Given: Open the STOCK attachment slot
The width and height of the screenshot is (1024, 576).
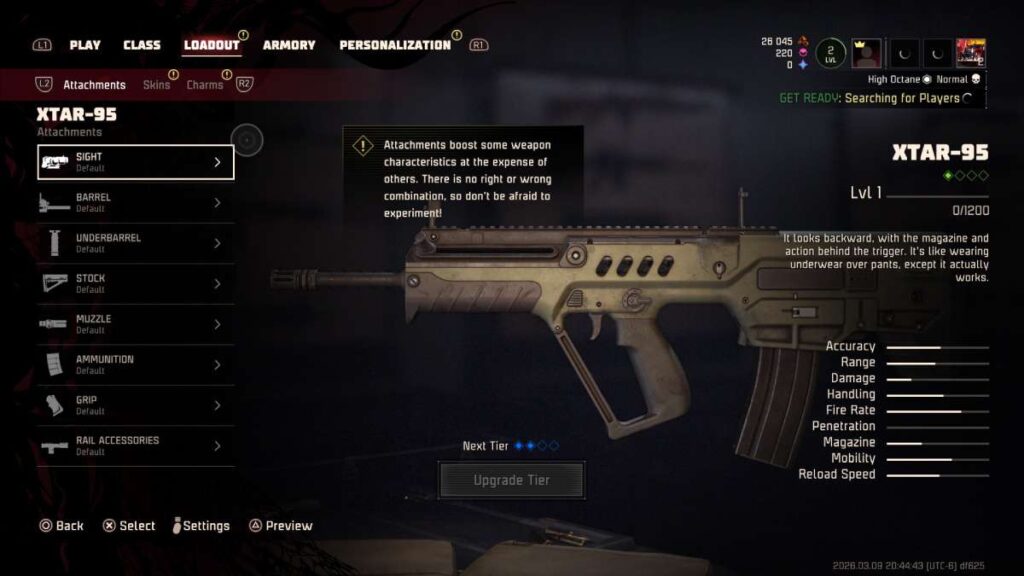Looking at the screenshot, I should 136,284.
